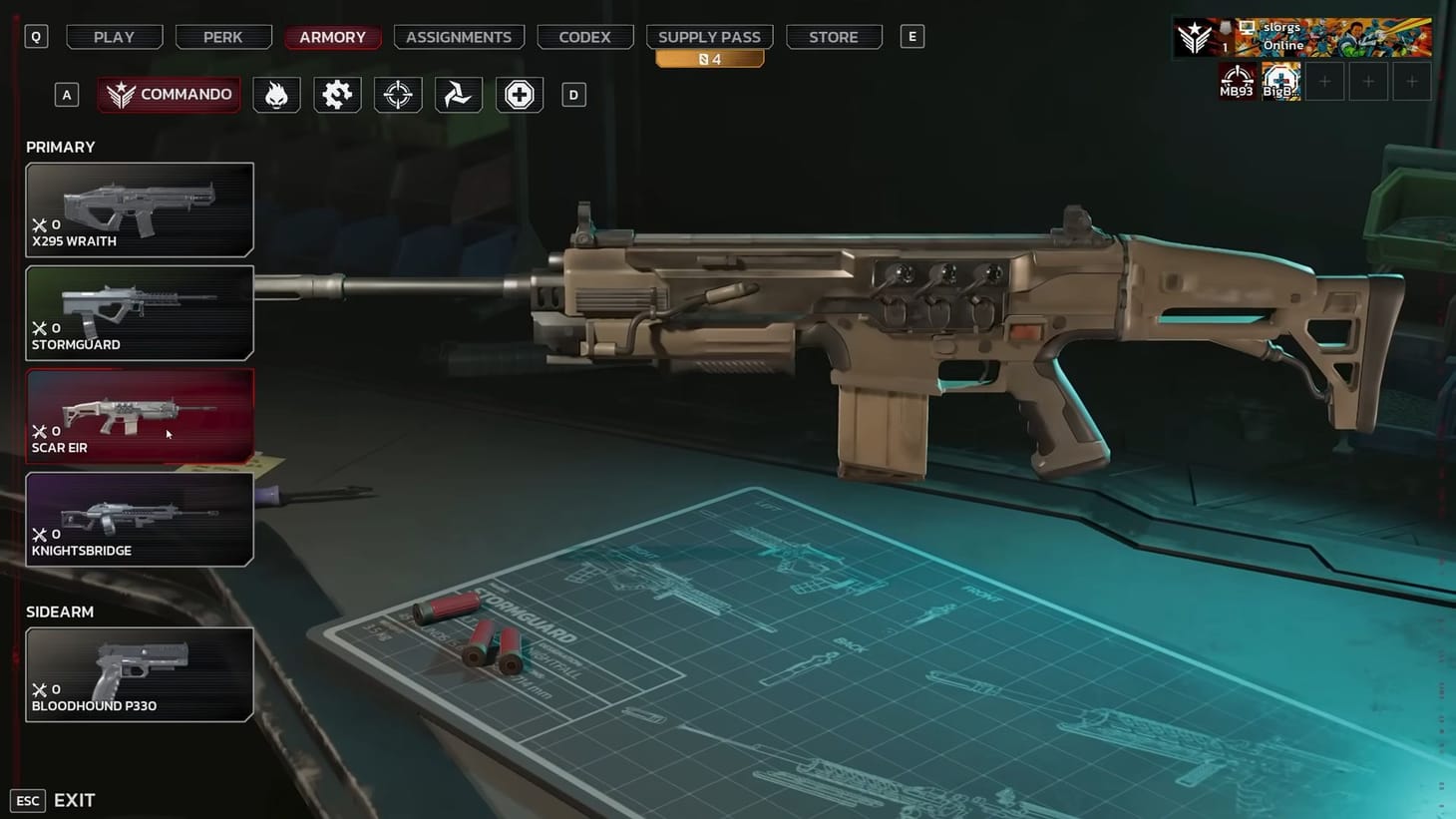Add a friend via an empty plus slot

(x=1325, y=81)
